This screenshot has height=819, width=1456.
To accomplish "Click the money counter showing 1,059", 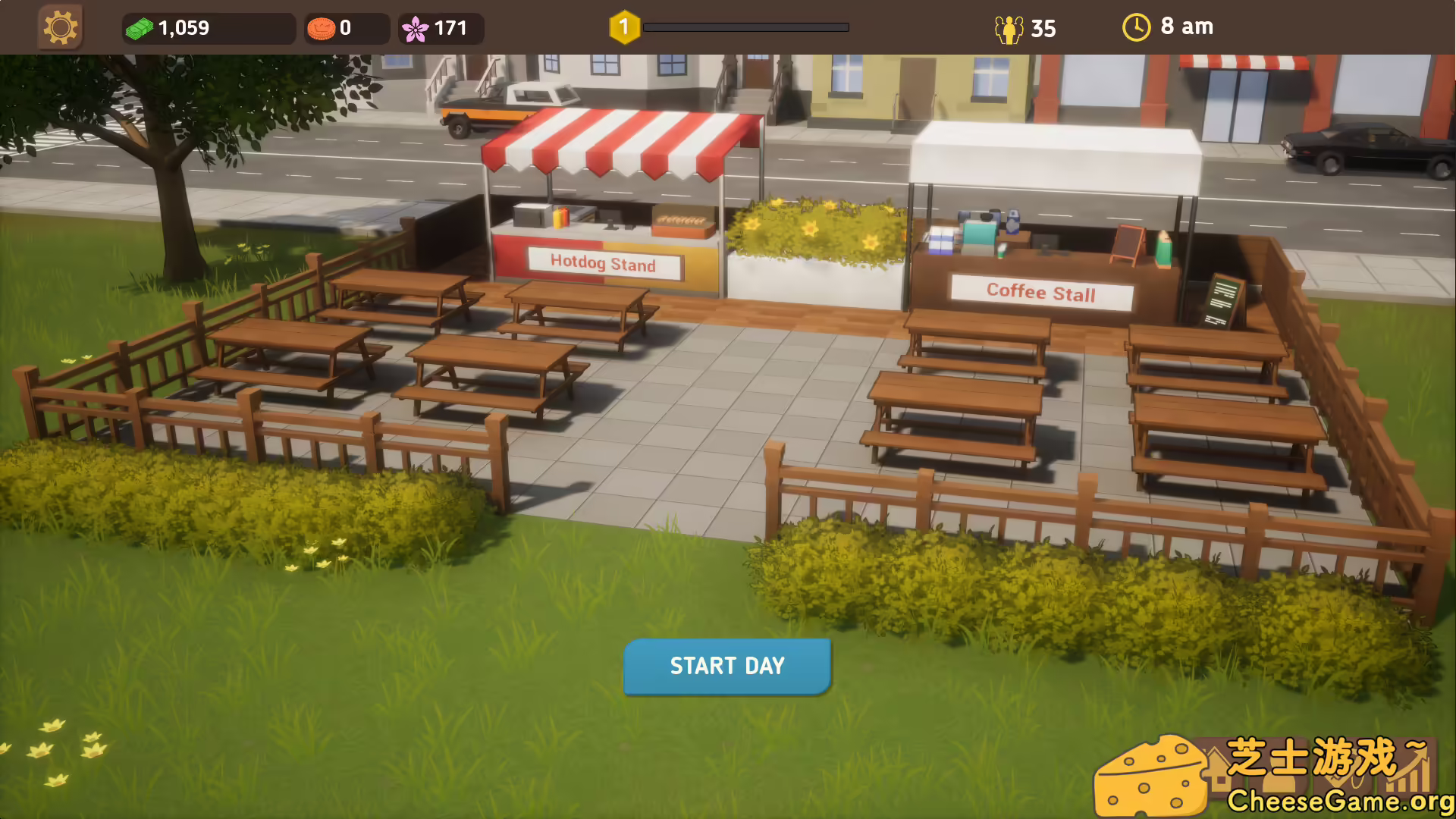I will (x=184, y=29).
